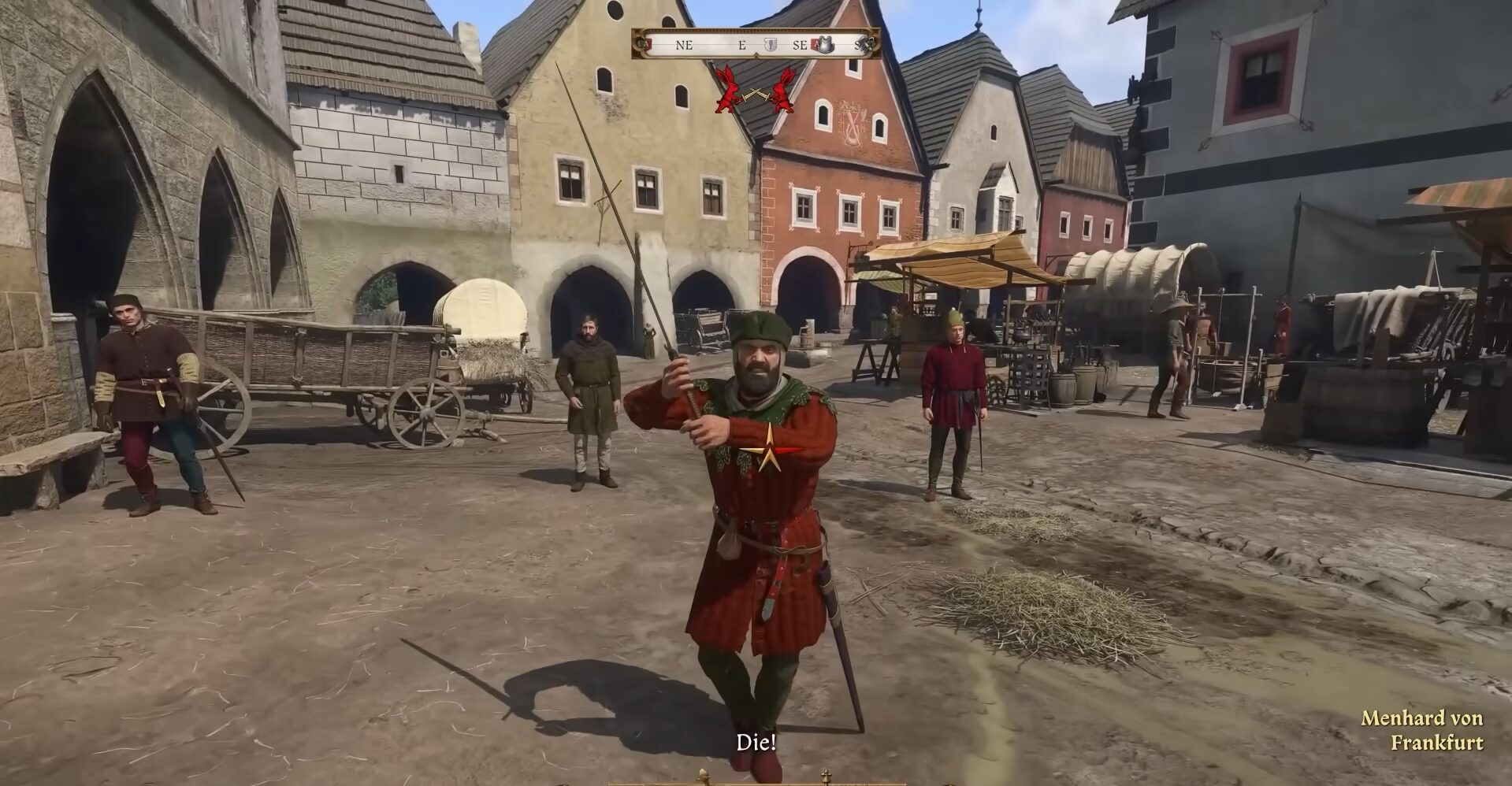Click the red banner marker beside the SE heading
This screenshot has height=786, width=1512.
[x=813, y=43]
